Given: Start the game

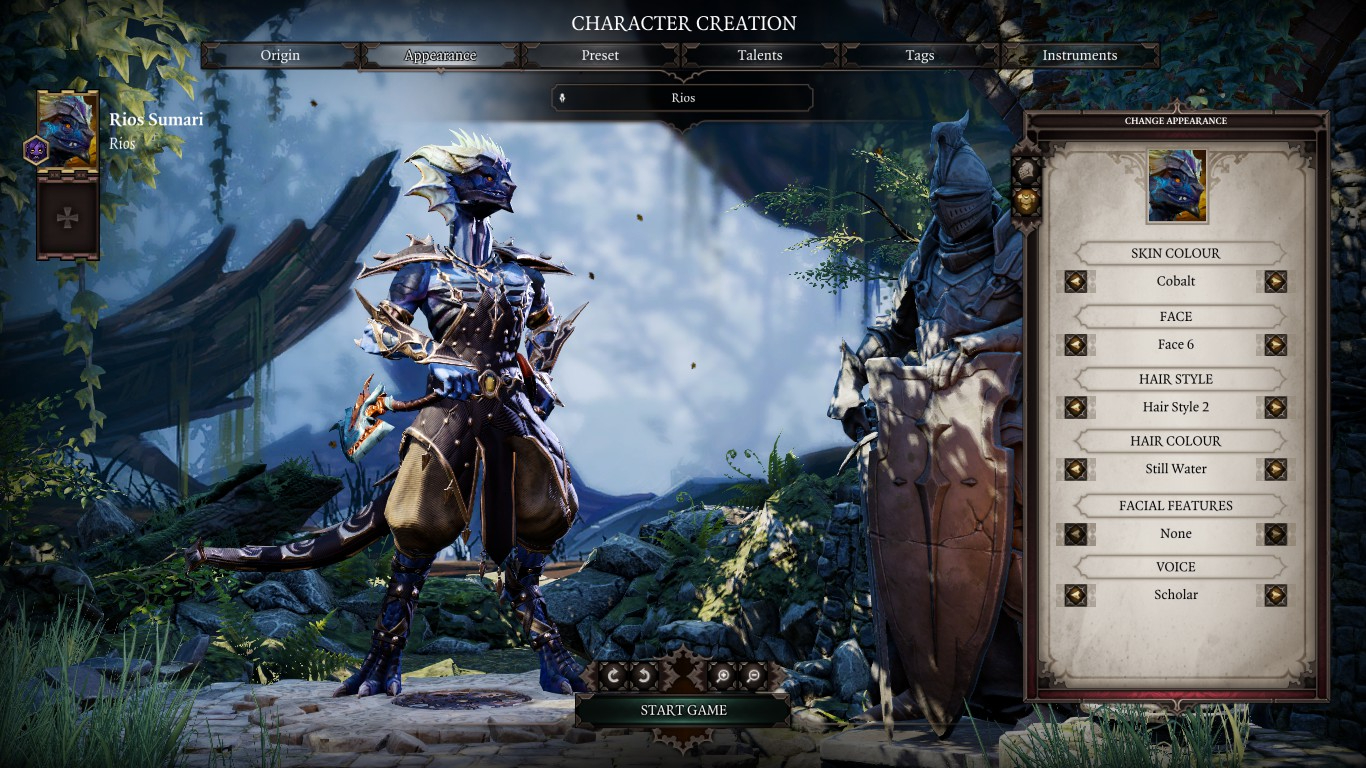Looking at the screenshot, I should point(683,711).
